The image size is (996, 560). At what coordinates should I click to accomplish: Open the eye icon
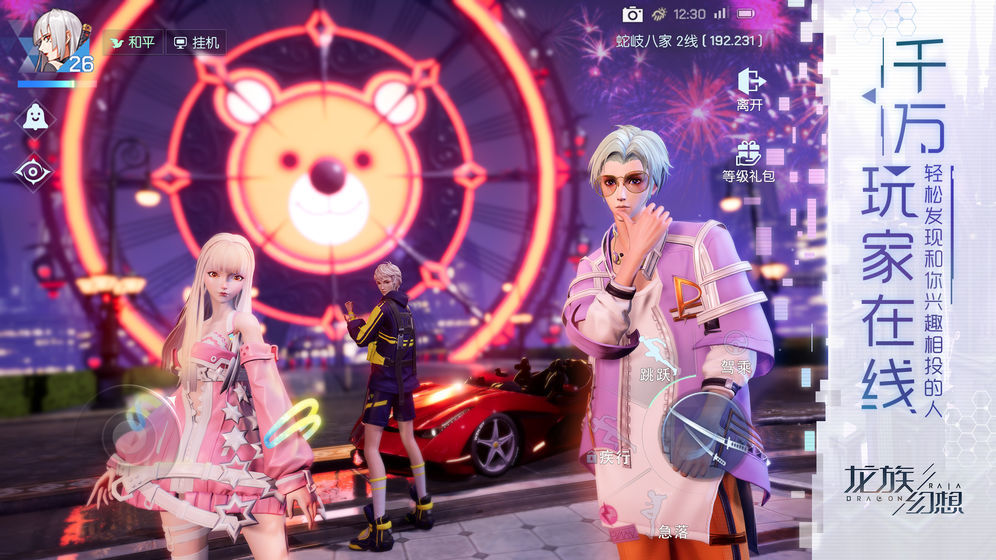coord(34,170)
